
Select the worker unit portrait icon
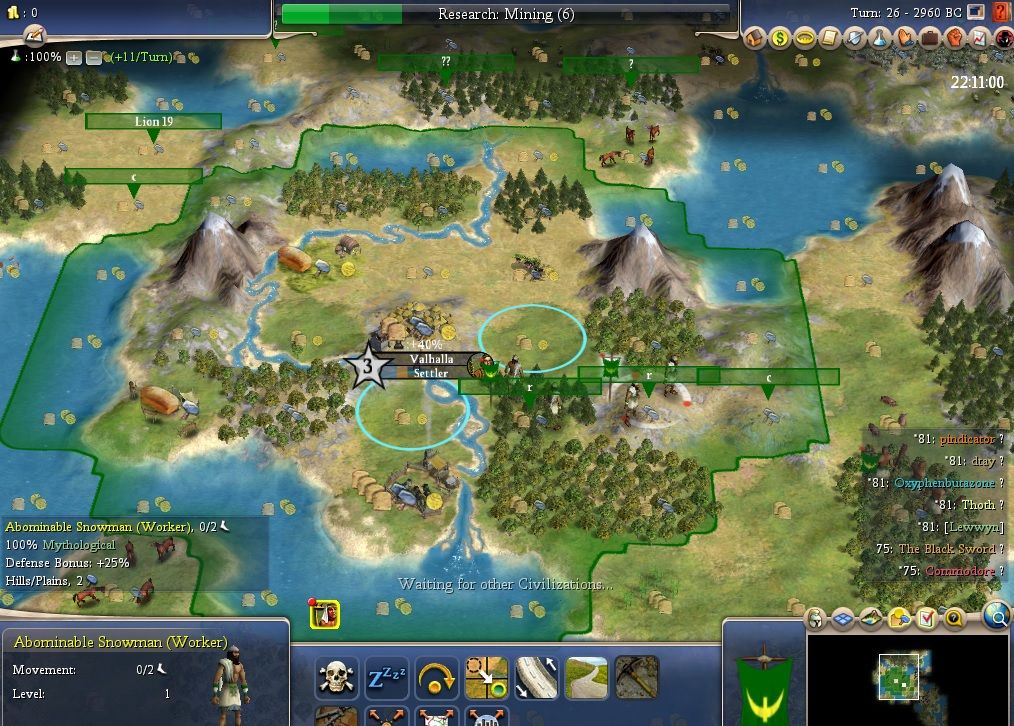[325, 615]
